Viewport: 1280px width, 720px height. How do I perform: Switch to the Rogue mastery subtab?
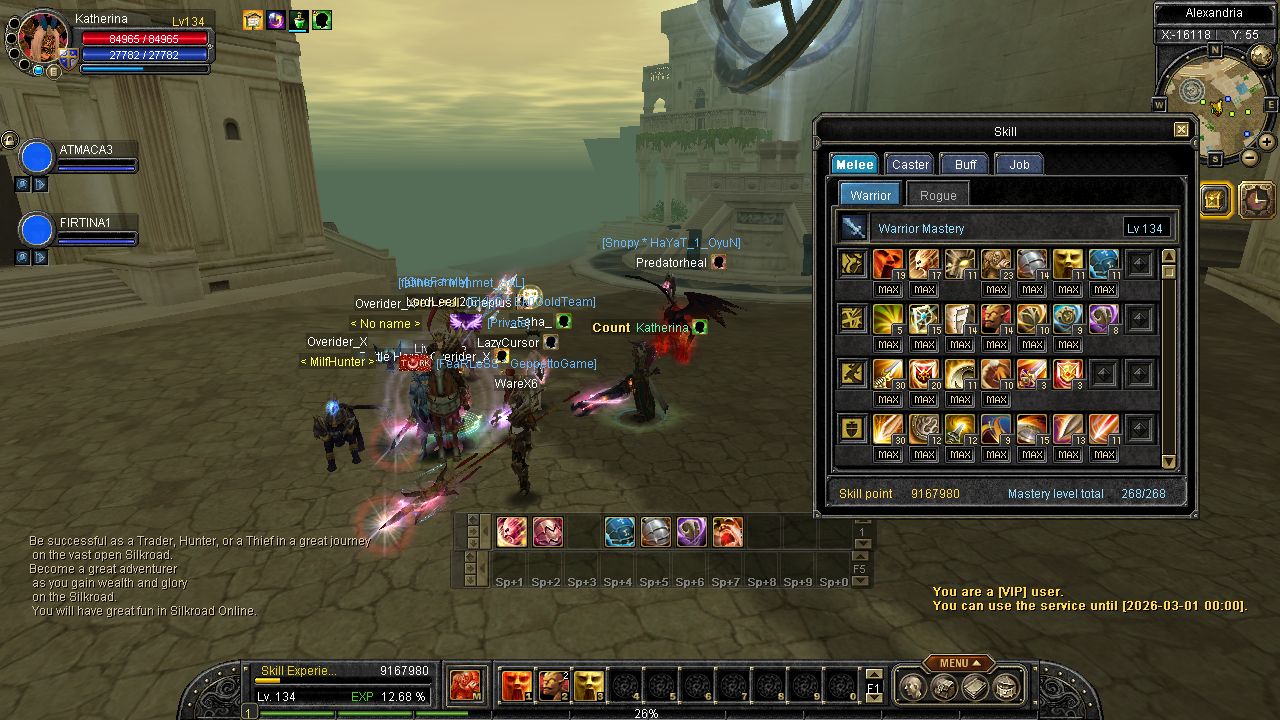[x=937, y=196]
